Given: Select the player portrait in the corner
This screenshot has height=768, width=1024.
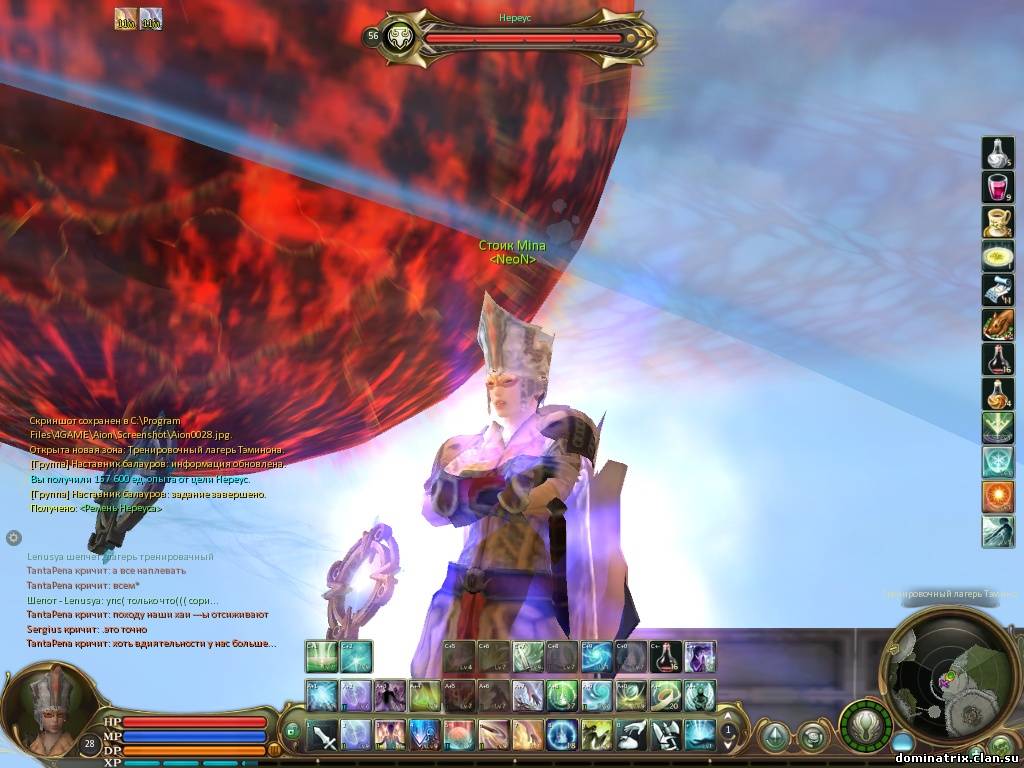Looking at the screenshot, I should 45,712.
